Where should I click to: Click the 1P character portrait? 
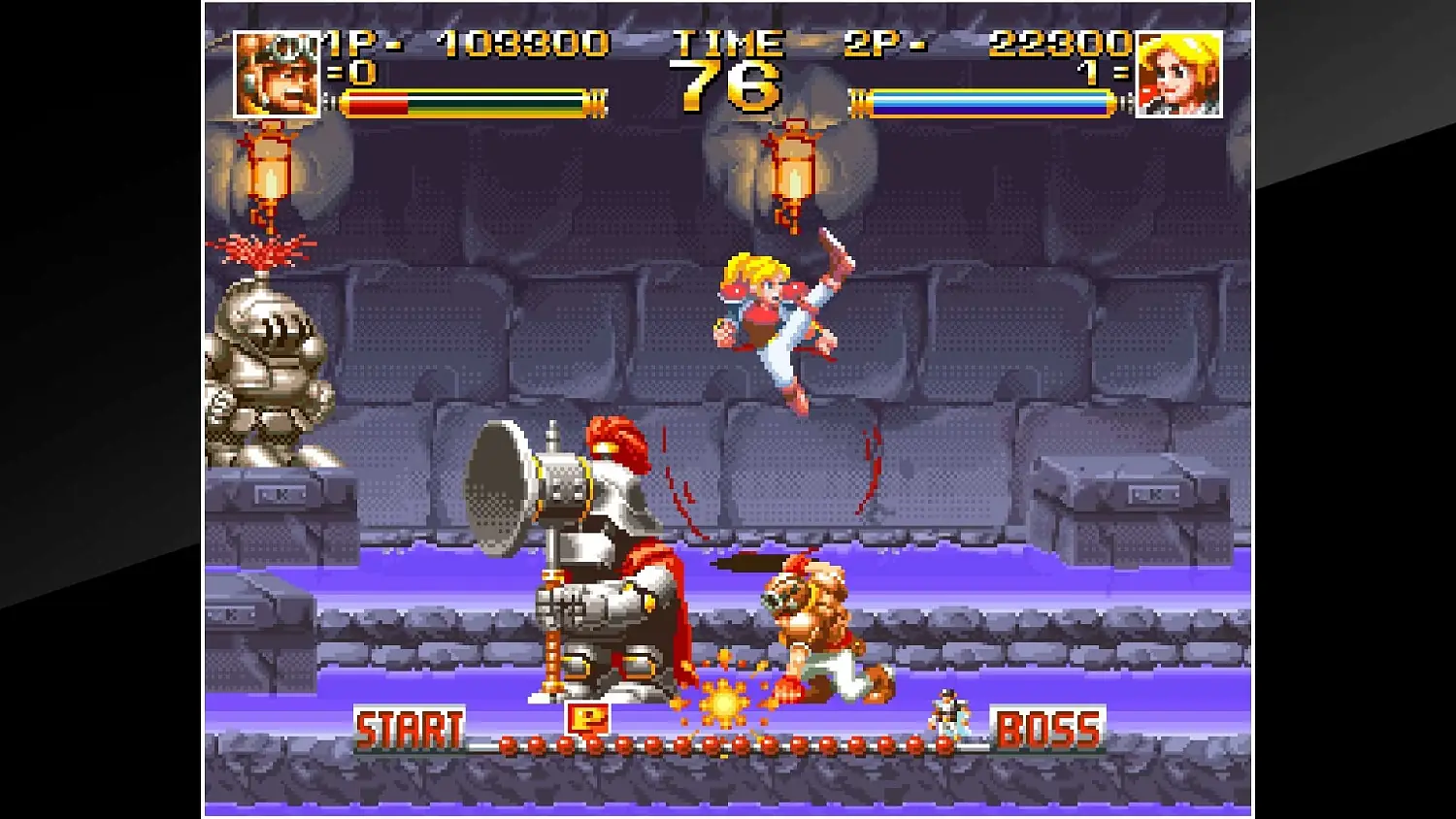pos(278,72)
